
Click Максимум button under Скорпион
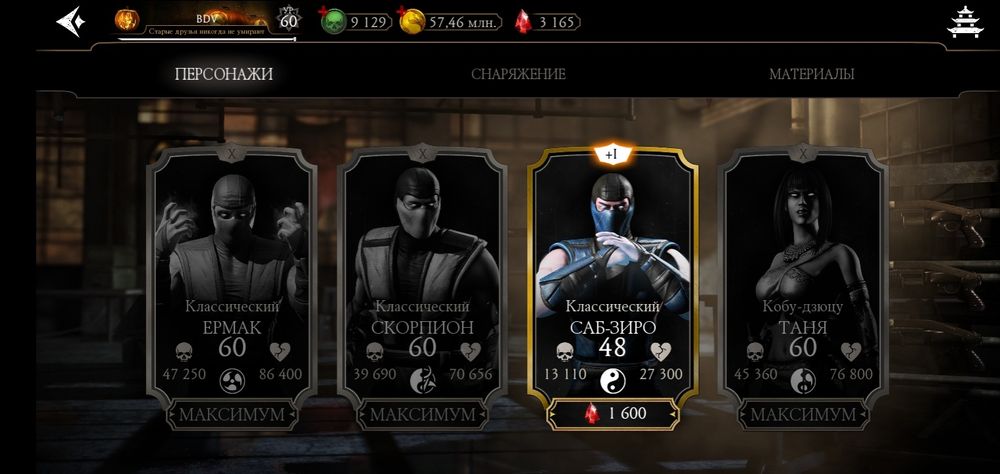point(422,414)
